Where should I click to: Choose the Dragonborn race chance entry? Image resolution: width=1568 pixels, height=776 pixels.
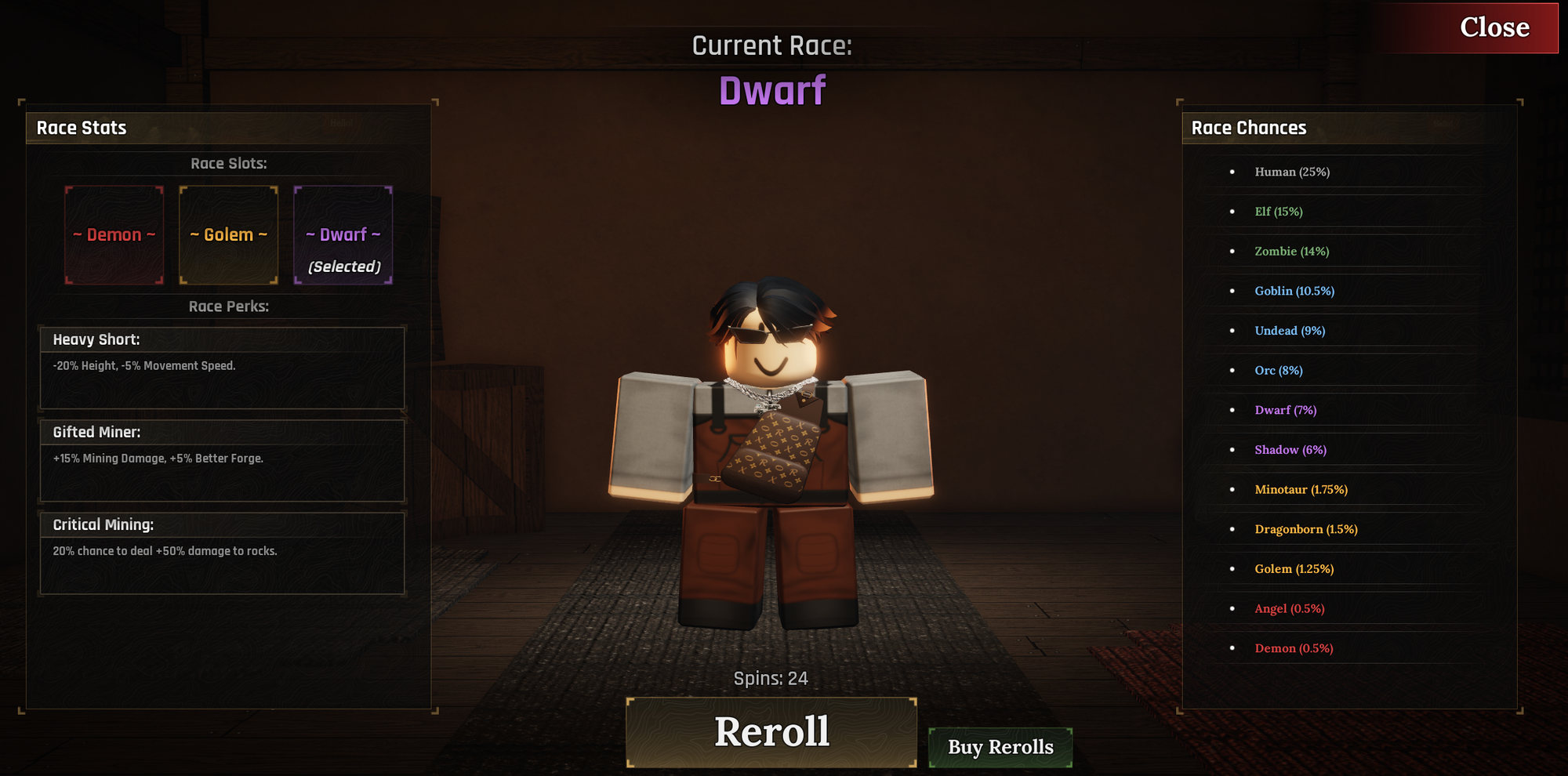[1306, 529]
